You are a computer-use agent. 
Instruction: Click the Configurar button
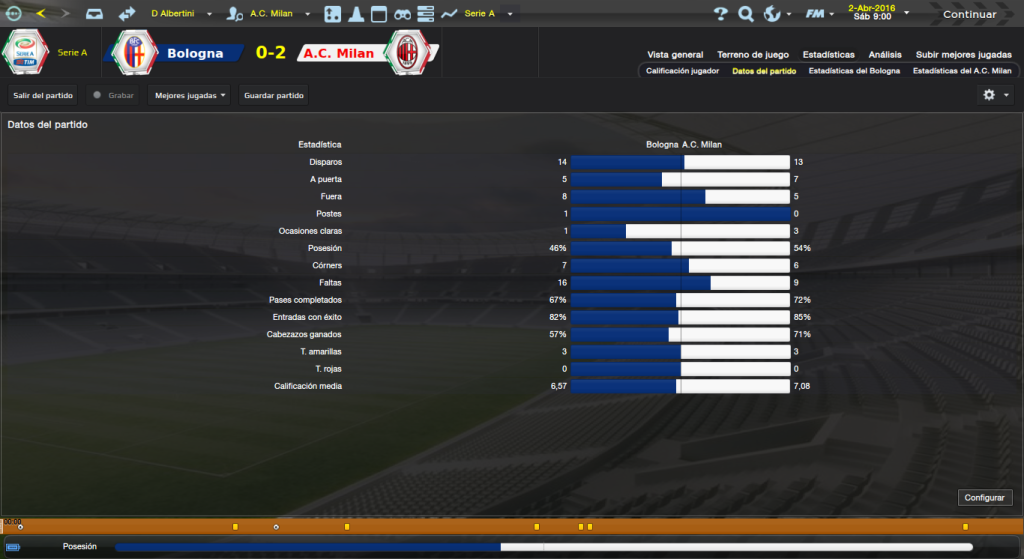pos(985,497)
